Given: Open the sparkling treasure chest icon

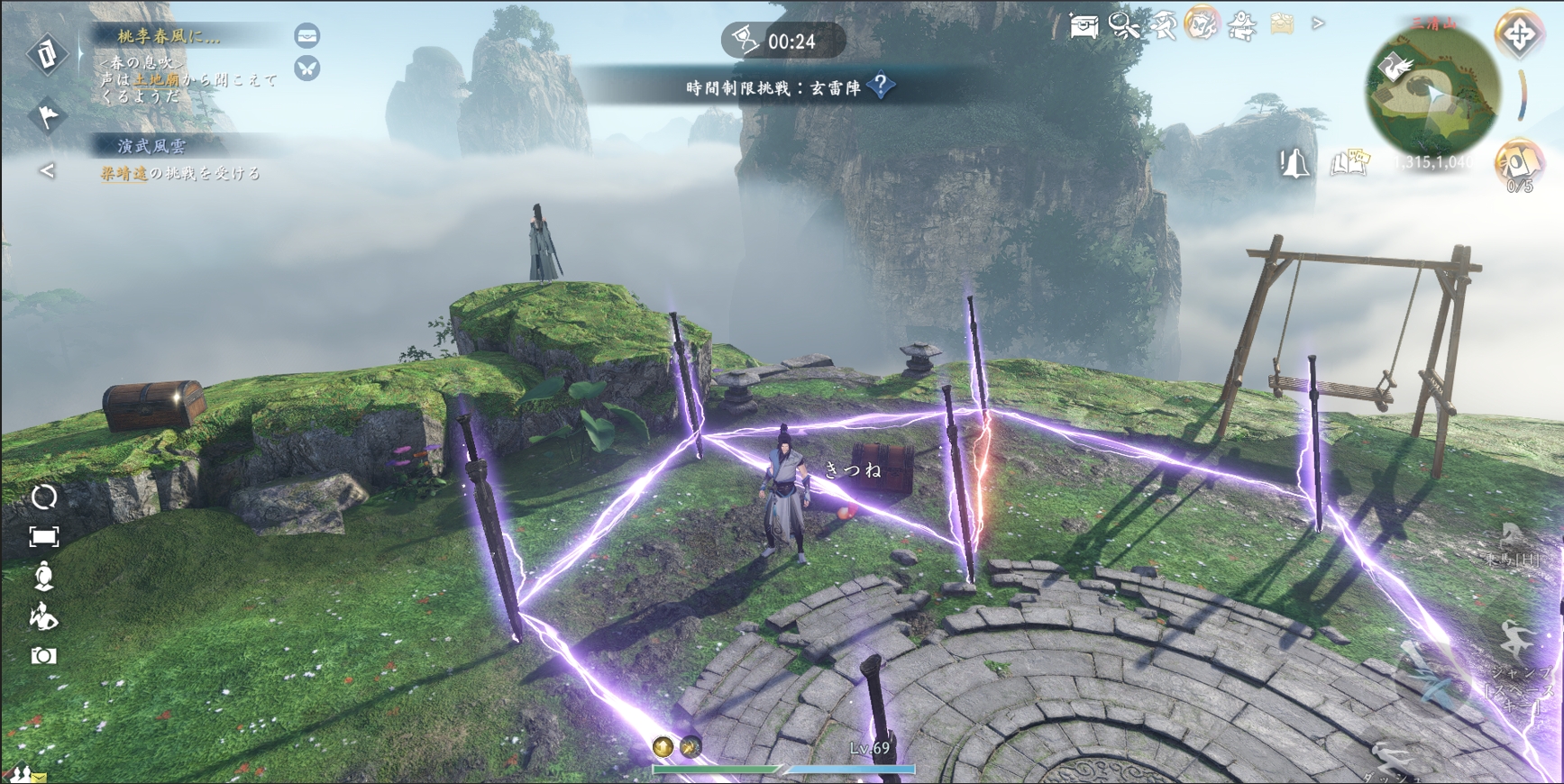Looking at the screenshot, I should click(x=1083, y=26).
